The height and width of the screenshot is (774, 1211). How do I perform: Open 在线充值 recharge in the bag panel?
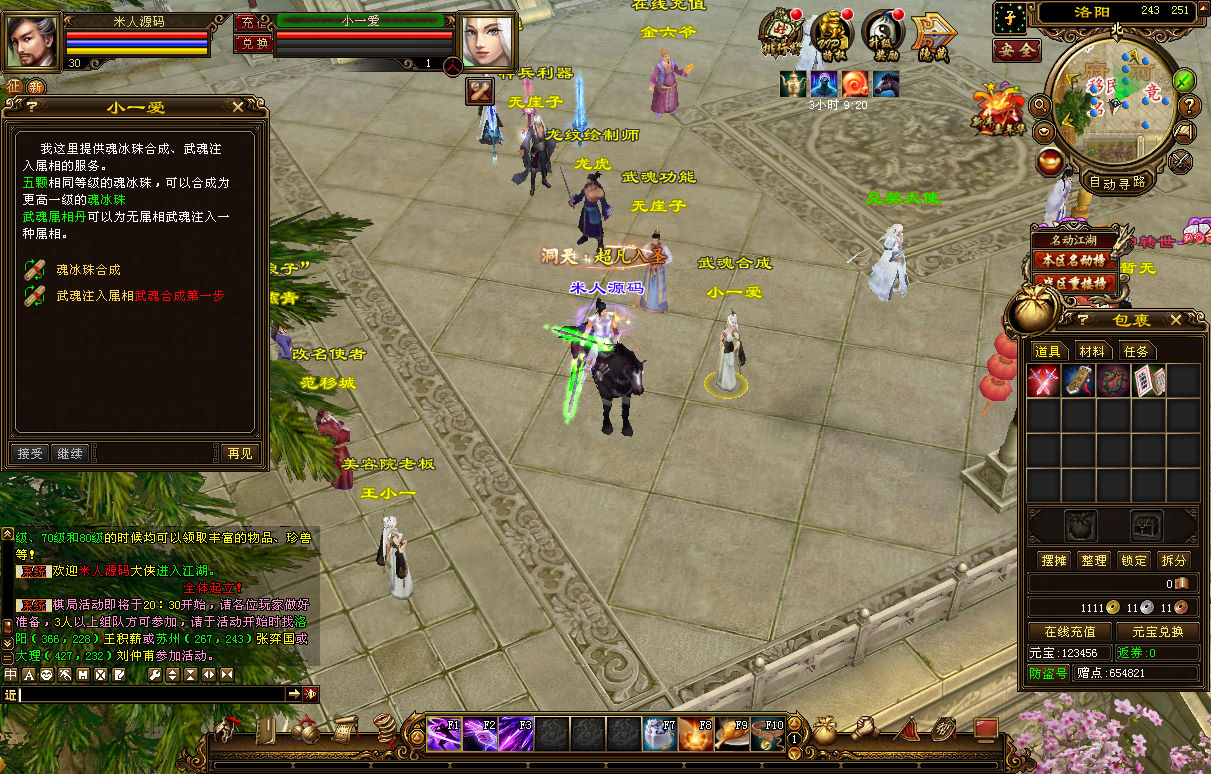1070,632
